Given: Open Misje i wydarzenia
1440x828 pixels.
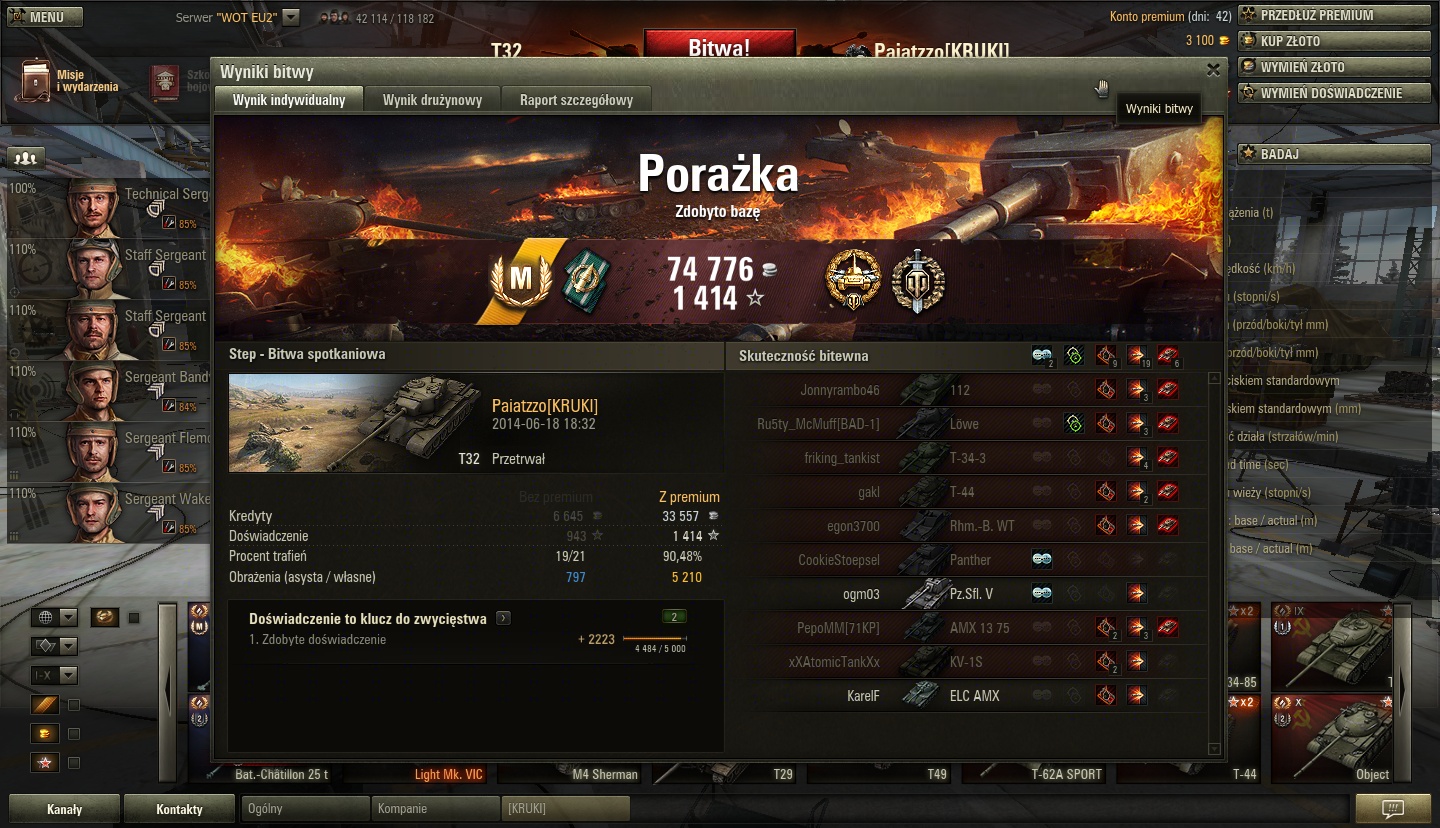Looking at the screenshot, I should click(68, 81).
